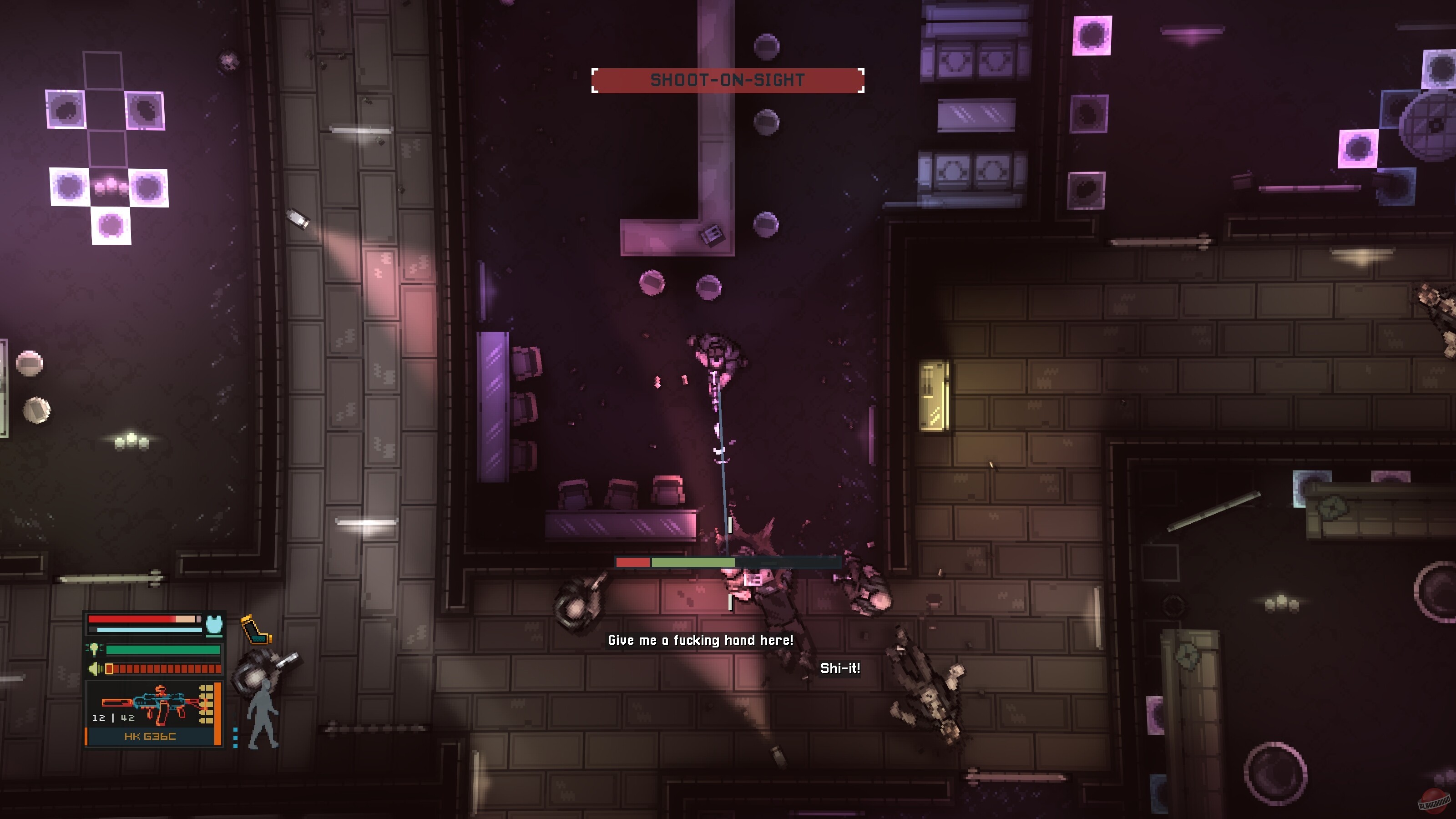Click the 'Give me a fucking hand here!' dialogue
The image size is (1456, 819).
click(701, 641)
